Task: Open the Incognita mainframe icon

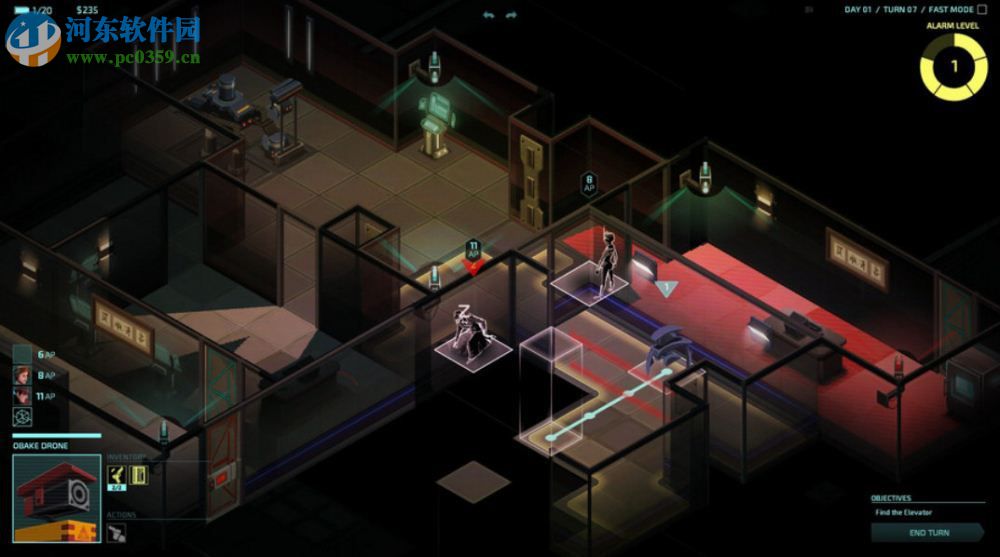Action: pos(22,417)
